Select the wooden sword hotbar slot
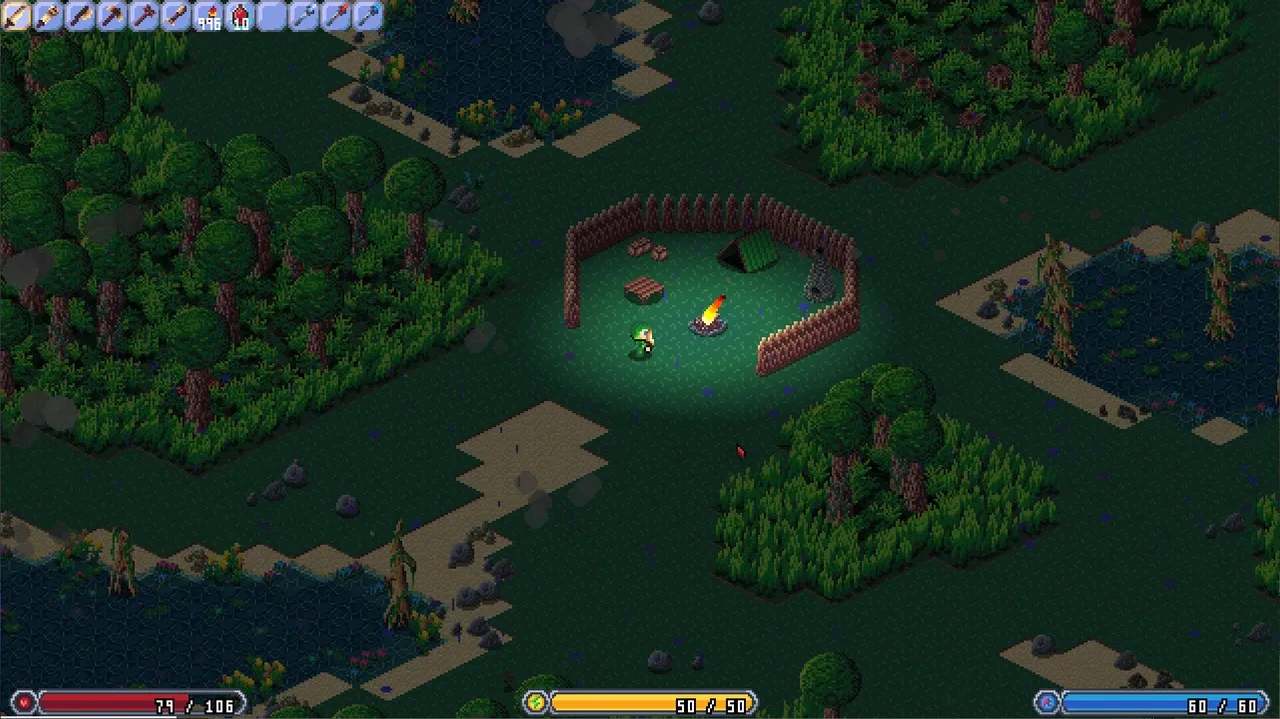Viewport: 1280px width, 719px height. pyautogui.click(x=16, y=16)
